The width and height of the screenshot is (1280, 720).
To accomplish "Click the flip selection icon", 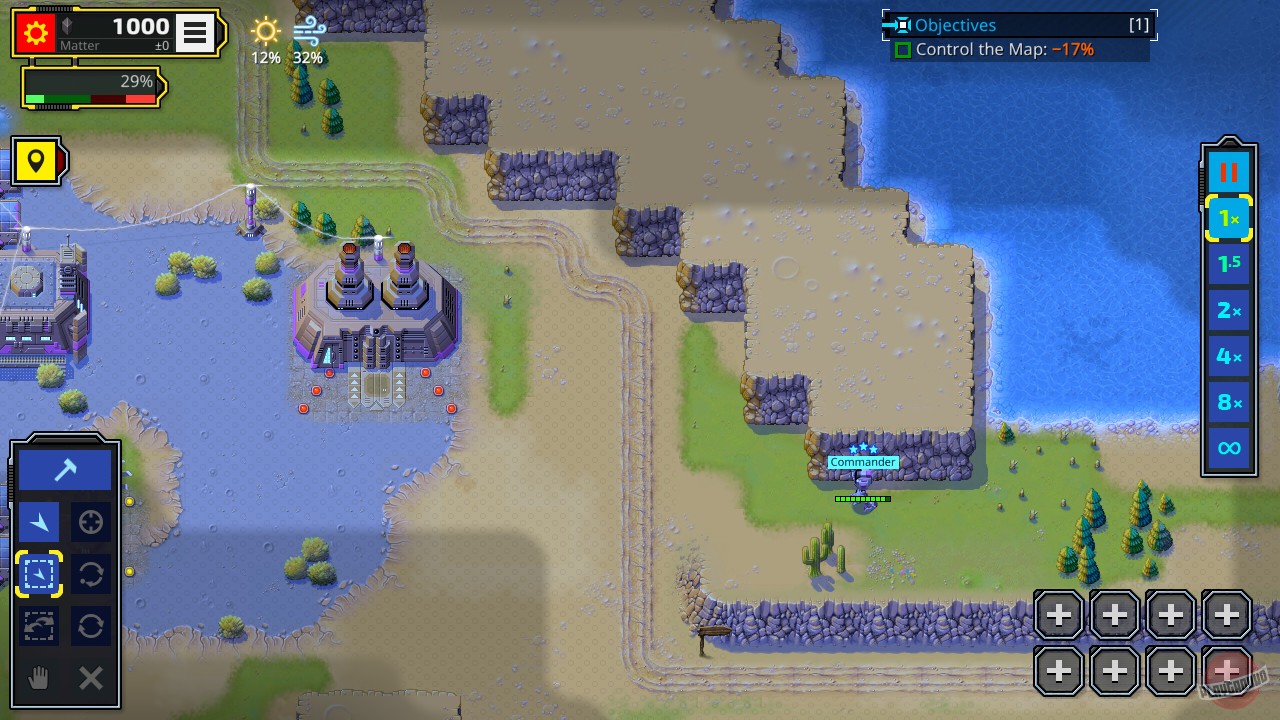I will 38,626.
